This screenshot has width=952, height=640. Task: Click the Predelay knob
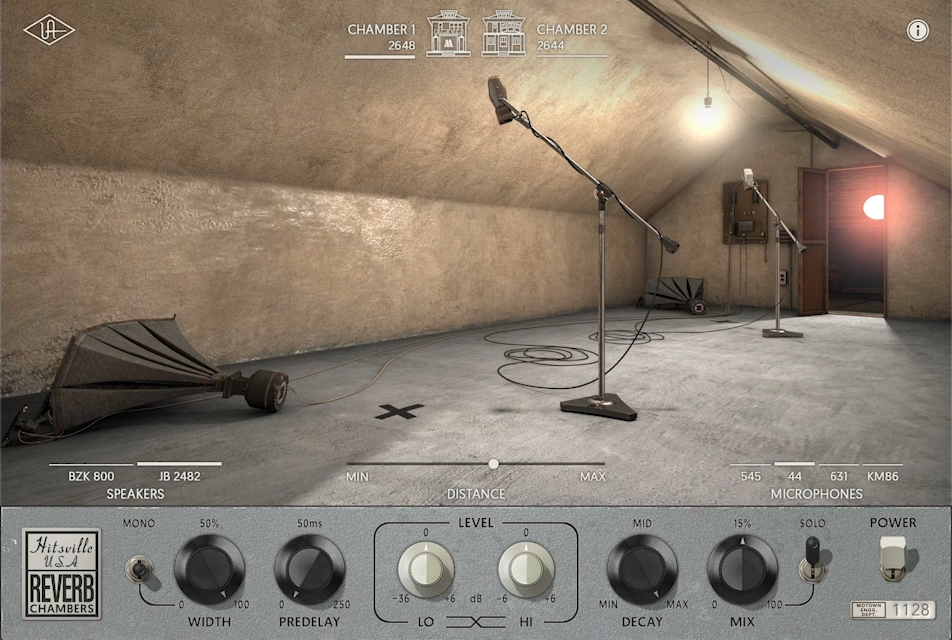pyautogui.click(x=310, y=570)
